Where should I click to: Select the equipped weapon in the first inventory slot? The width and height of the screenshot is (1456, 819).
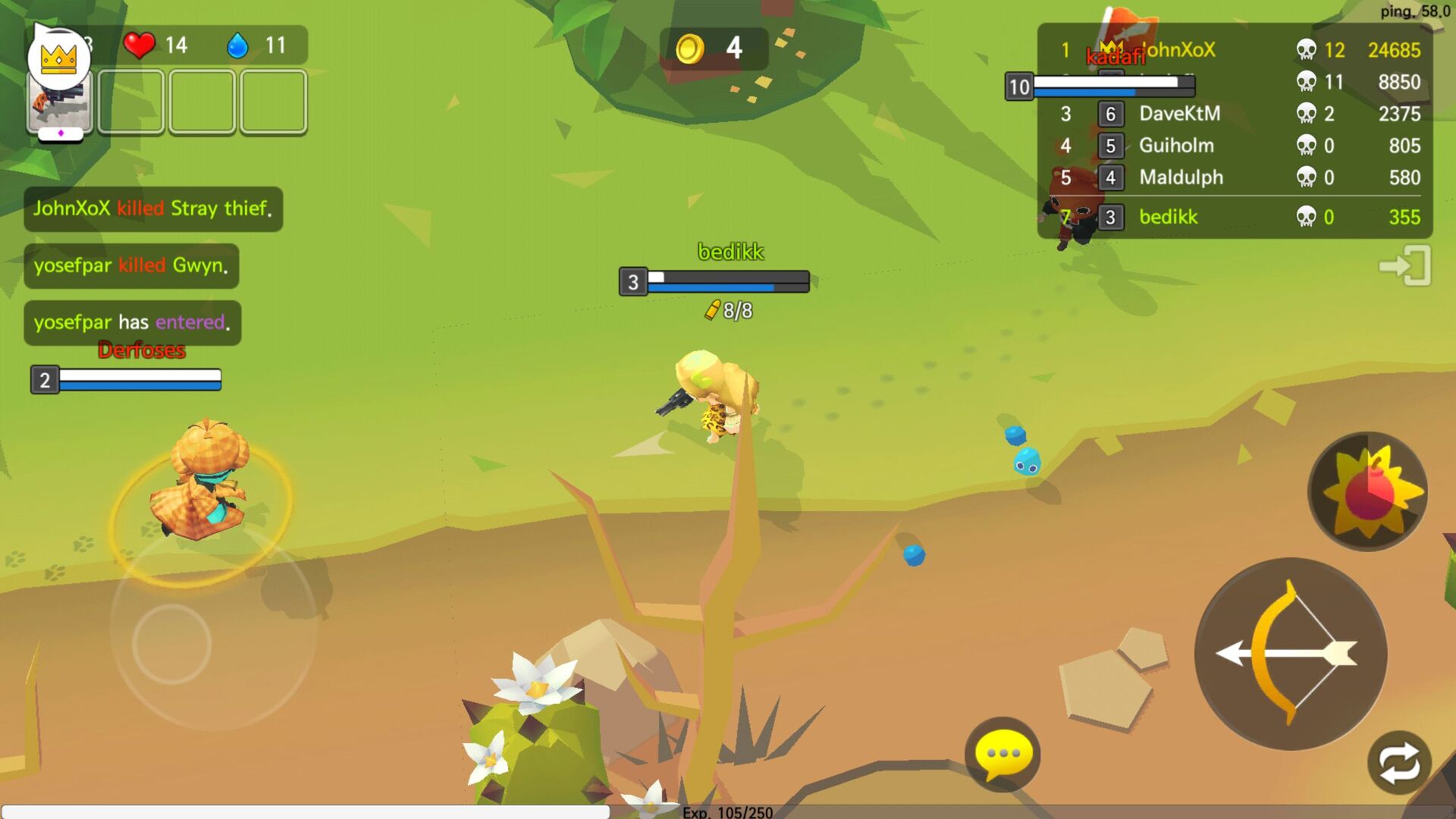click(x=59, y=104)
